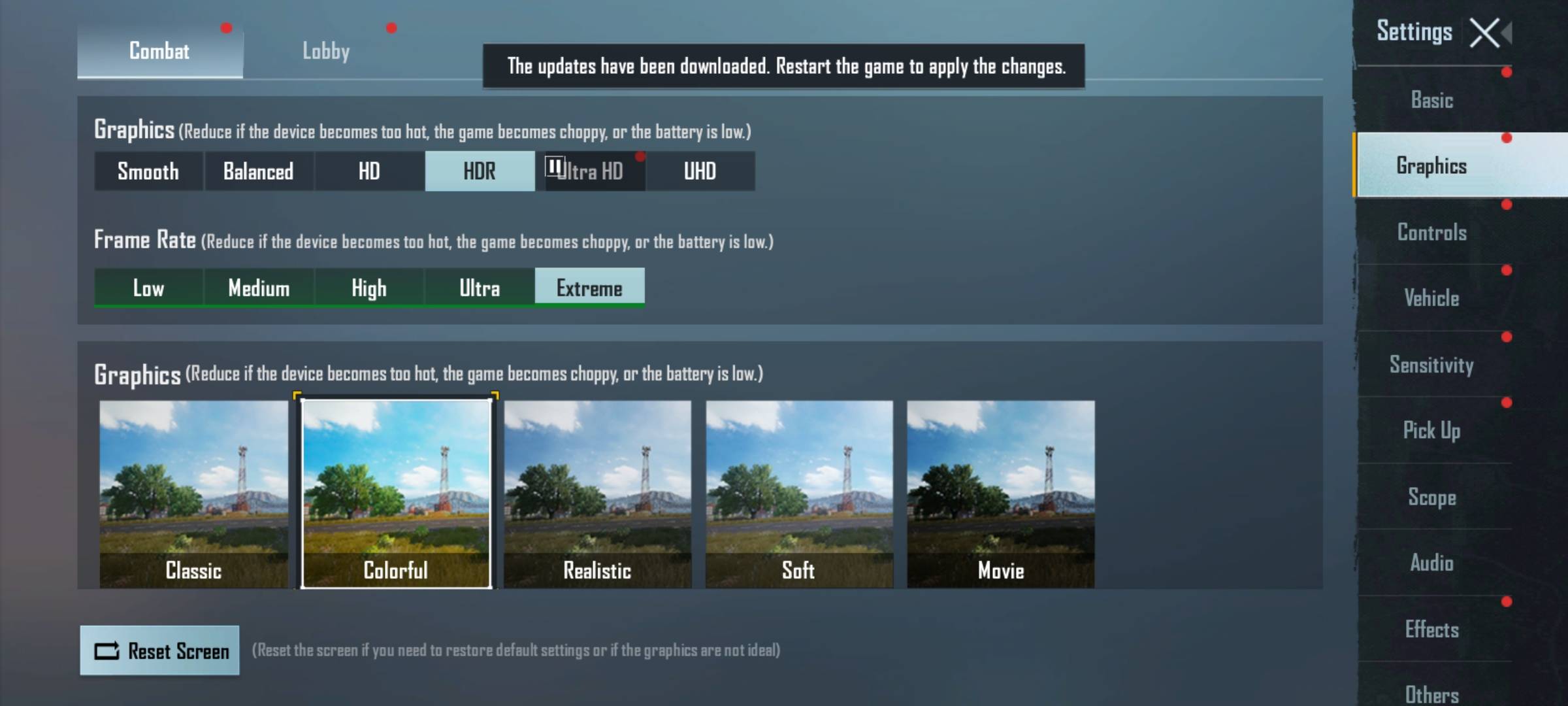The width and height of the screenshot is (1568, 706).
Task: Open the Effects settings section
Action: click(1432, 630)
